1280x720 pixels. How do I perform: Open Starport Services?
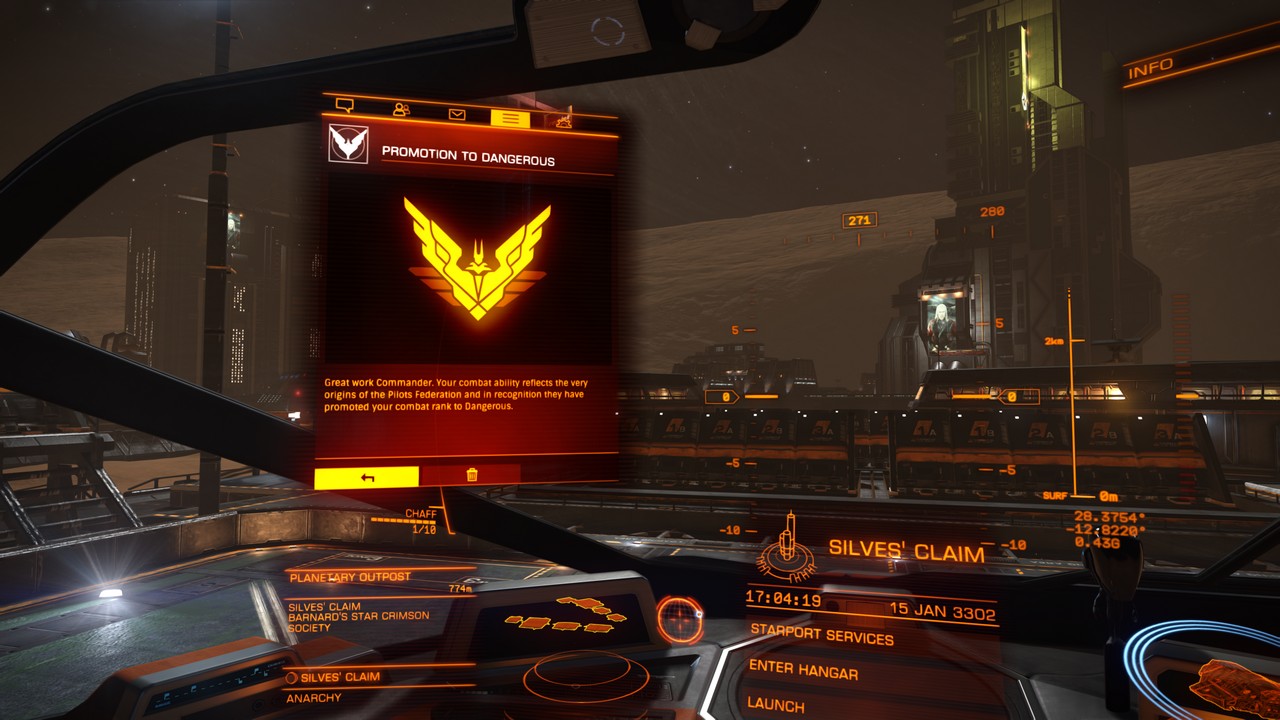tap(821, 634)
